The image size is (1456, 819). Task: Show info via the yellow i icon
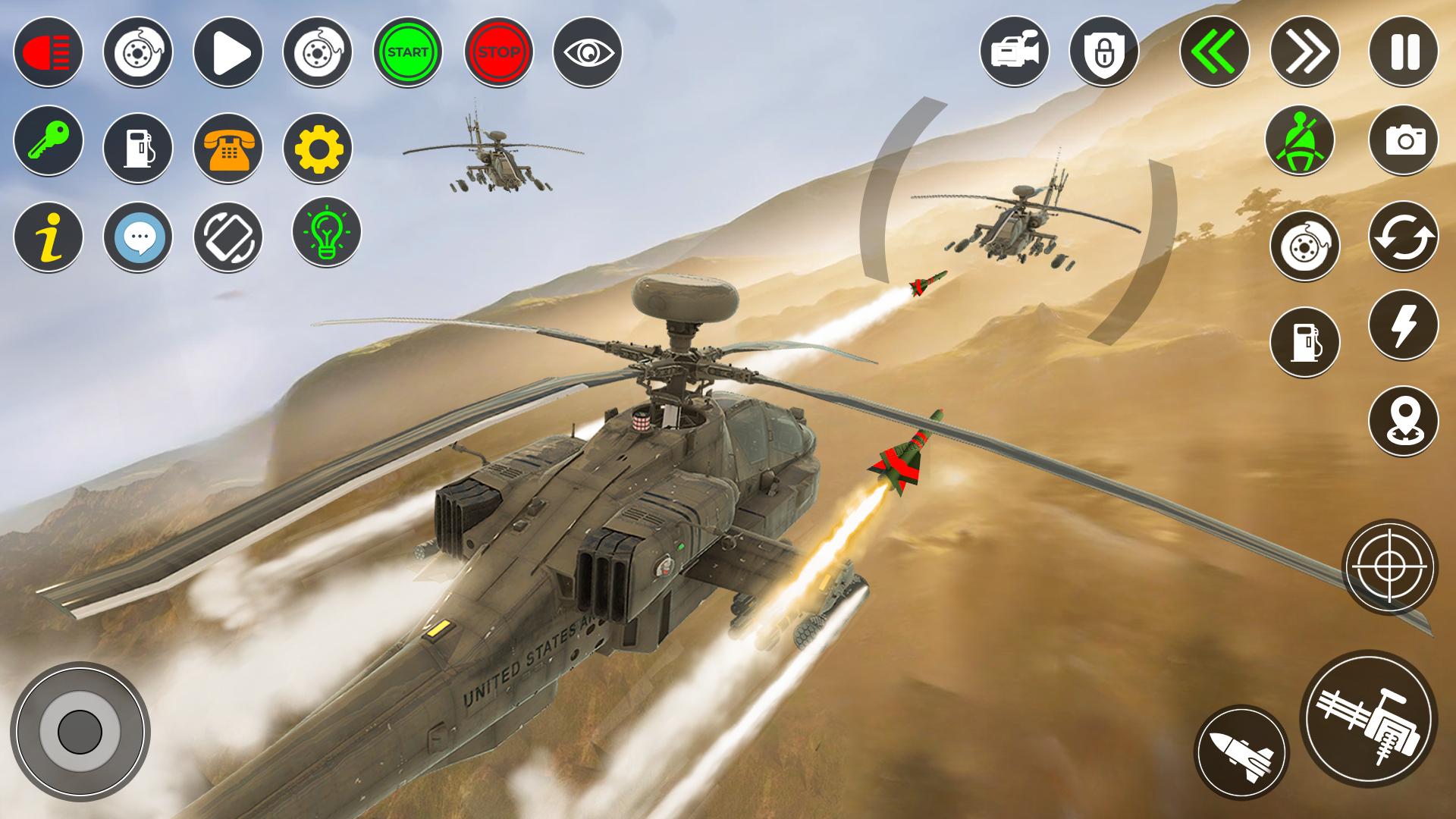coord(48,237)
